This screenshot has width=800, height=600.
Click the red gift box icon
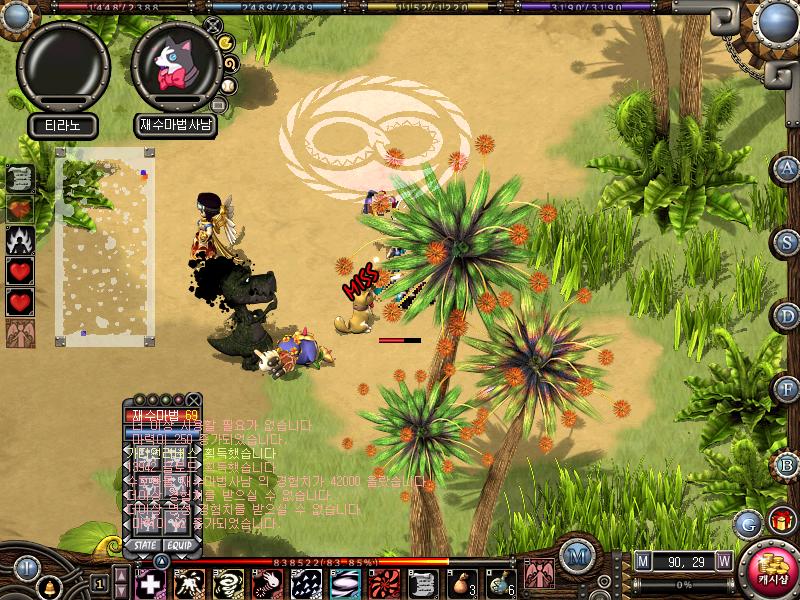click(781, 521)
